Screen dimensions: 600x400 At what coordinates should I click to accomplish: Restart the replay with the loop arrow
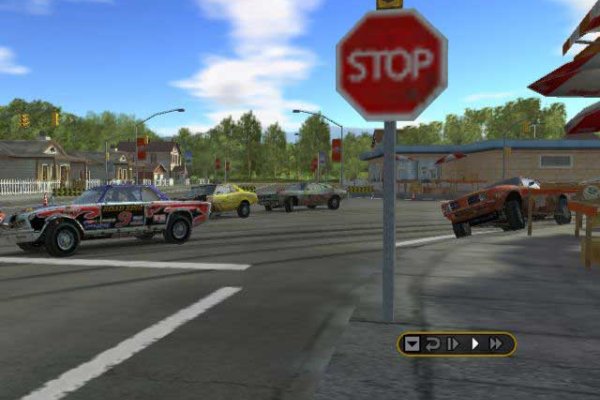433,344
